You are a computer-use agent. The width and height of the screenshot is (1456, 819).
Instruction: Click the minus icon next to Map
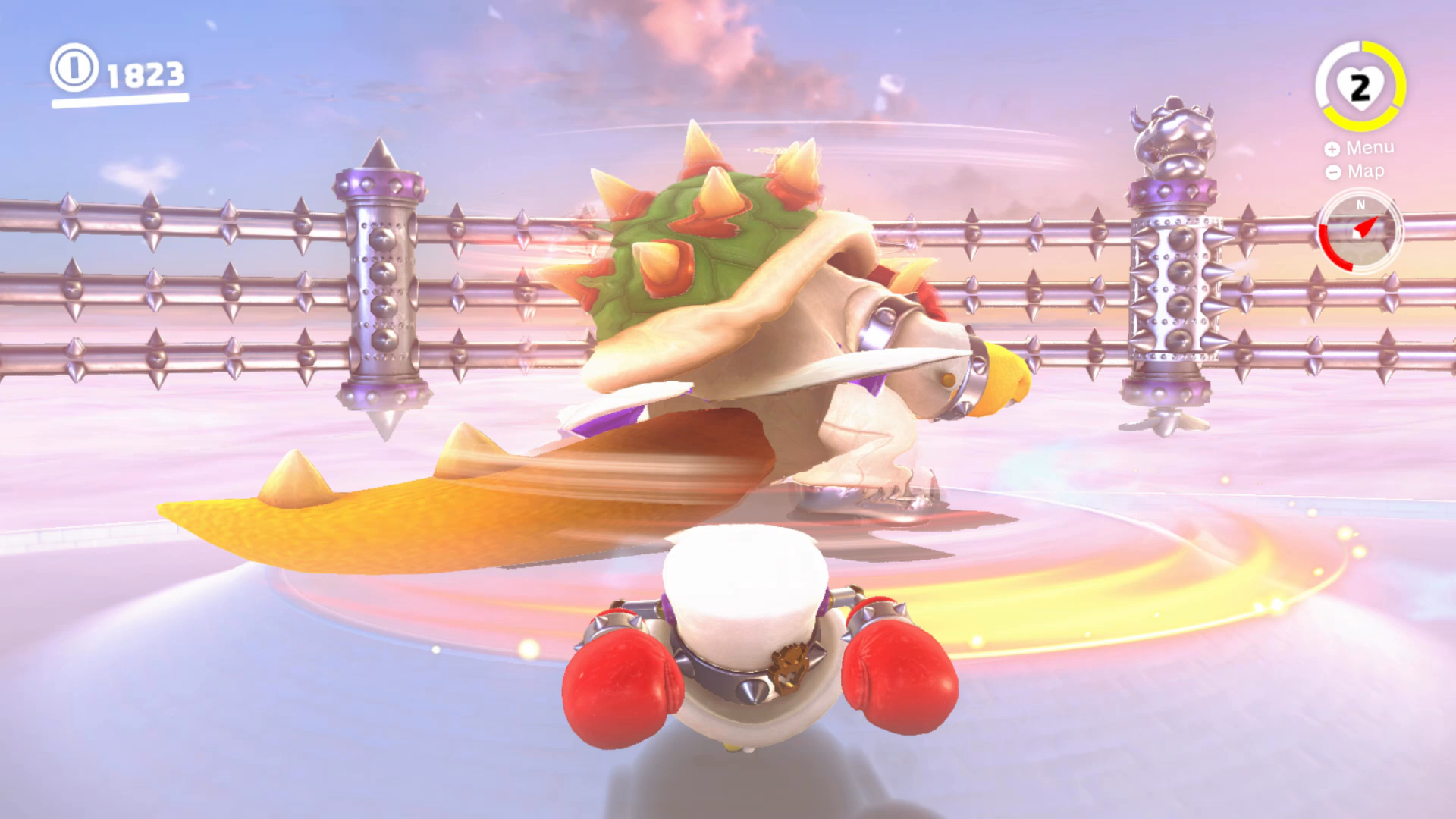pos(1334,173)
